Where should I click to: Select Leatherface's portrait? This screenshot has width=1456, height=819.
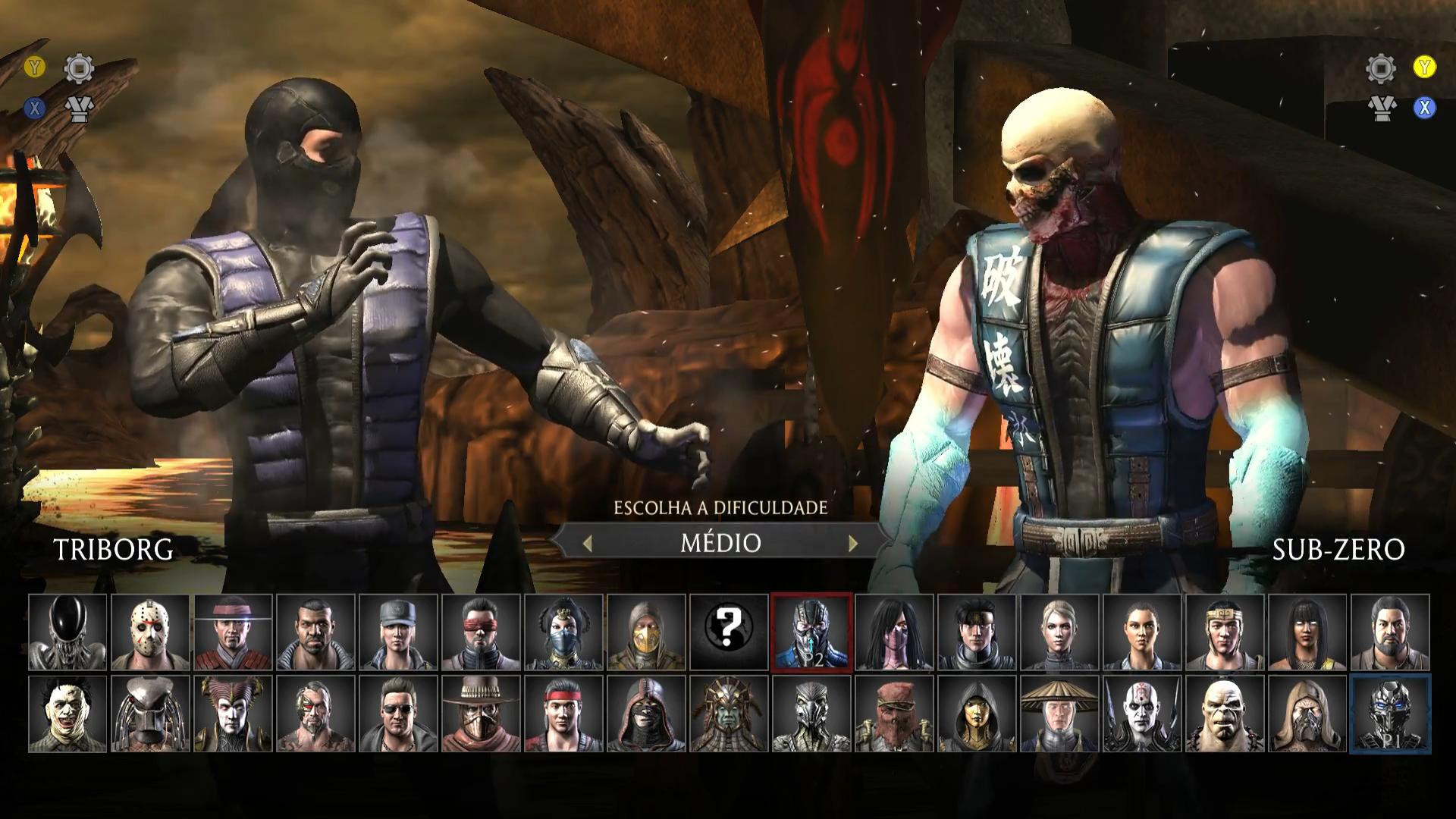[67, 714]
